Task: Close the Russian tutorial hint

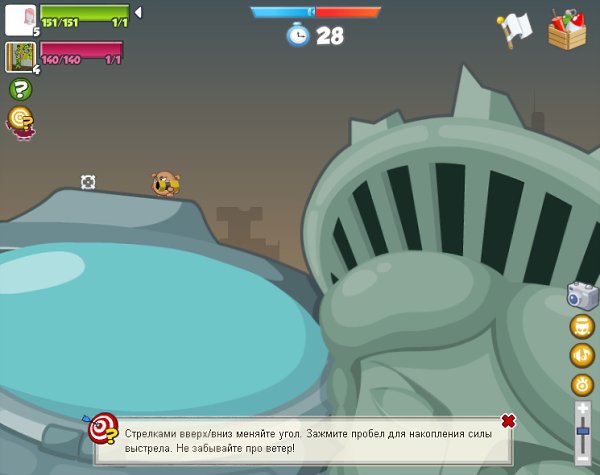Action: pos(508,421)
